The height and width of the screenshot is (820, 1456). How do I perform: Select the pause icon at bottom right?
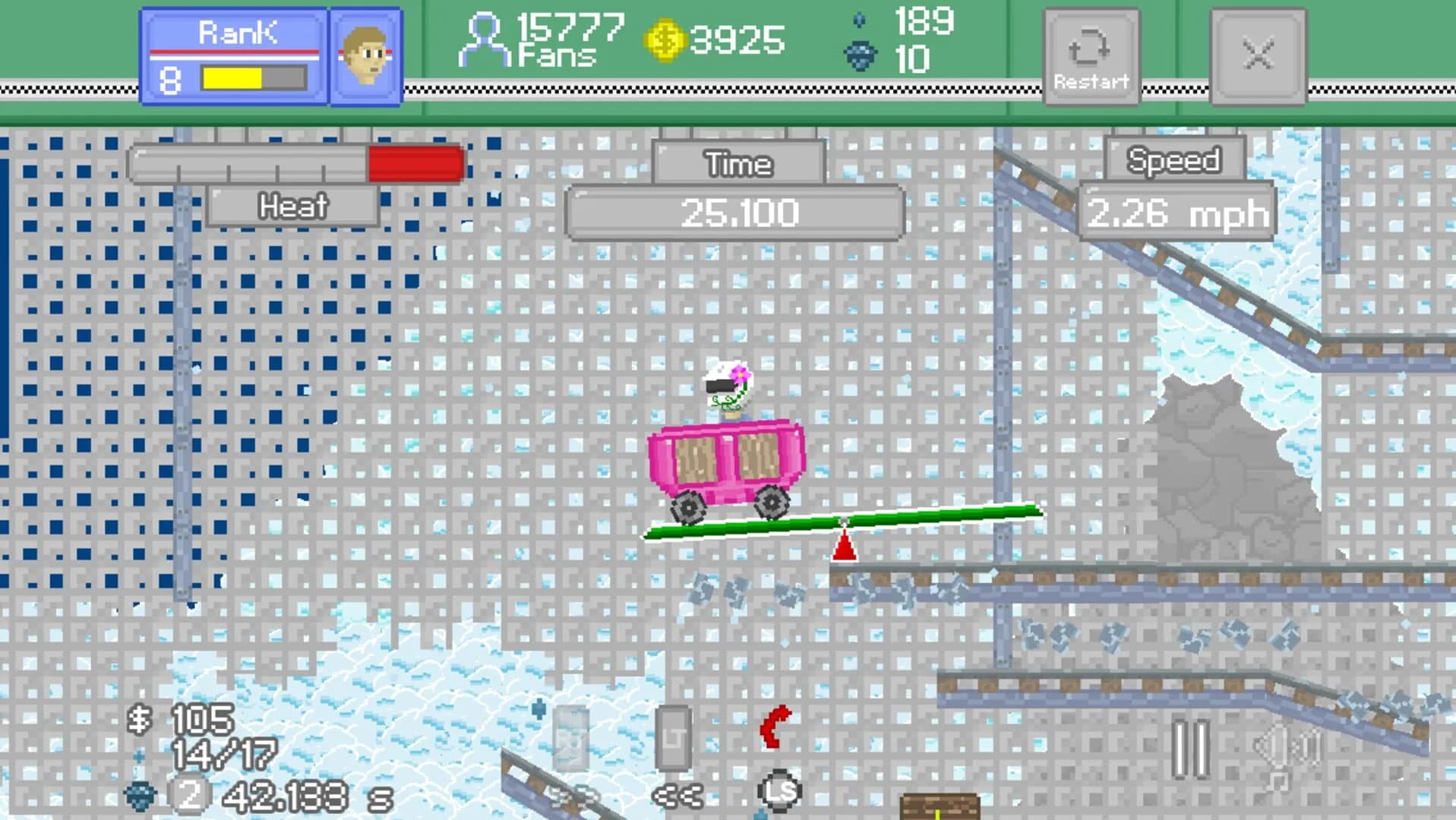pos(1190,748)
